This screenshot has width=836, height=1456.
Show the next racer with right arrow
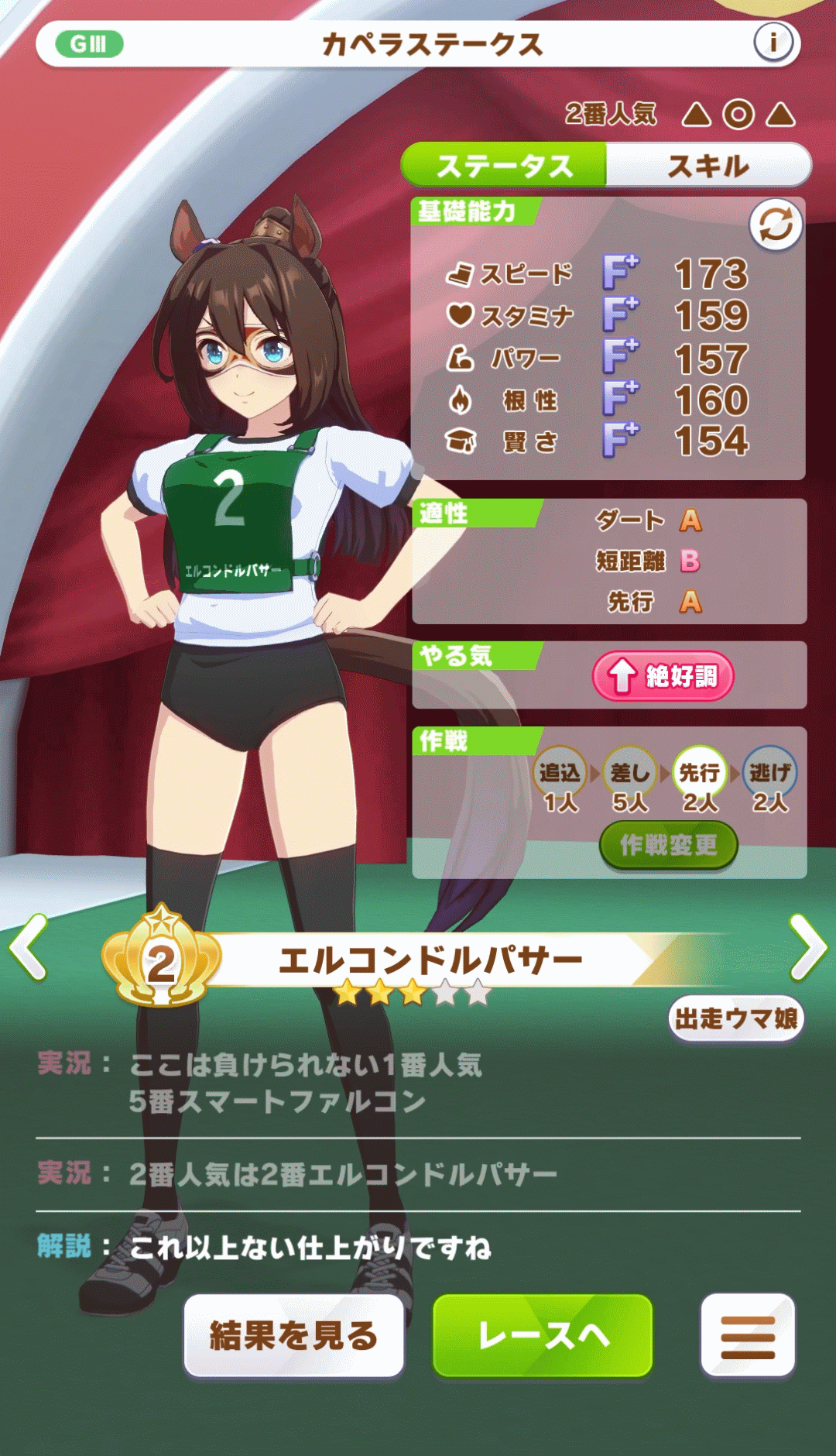coord(808,946)
